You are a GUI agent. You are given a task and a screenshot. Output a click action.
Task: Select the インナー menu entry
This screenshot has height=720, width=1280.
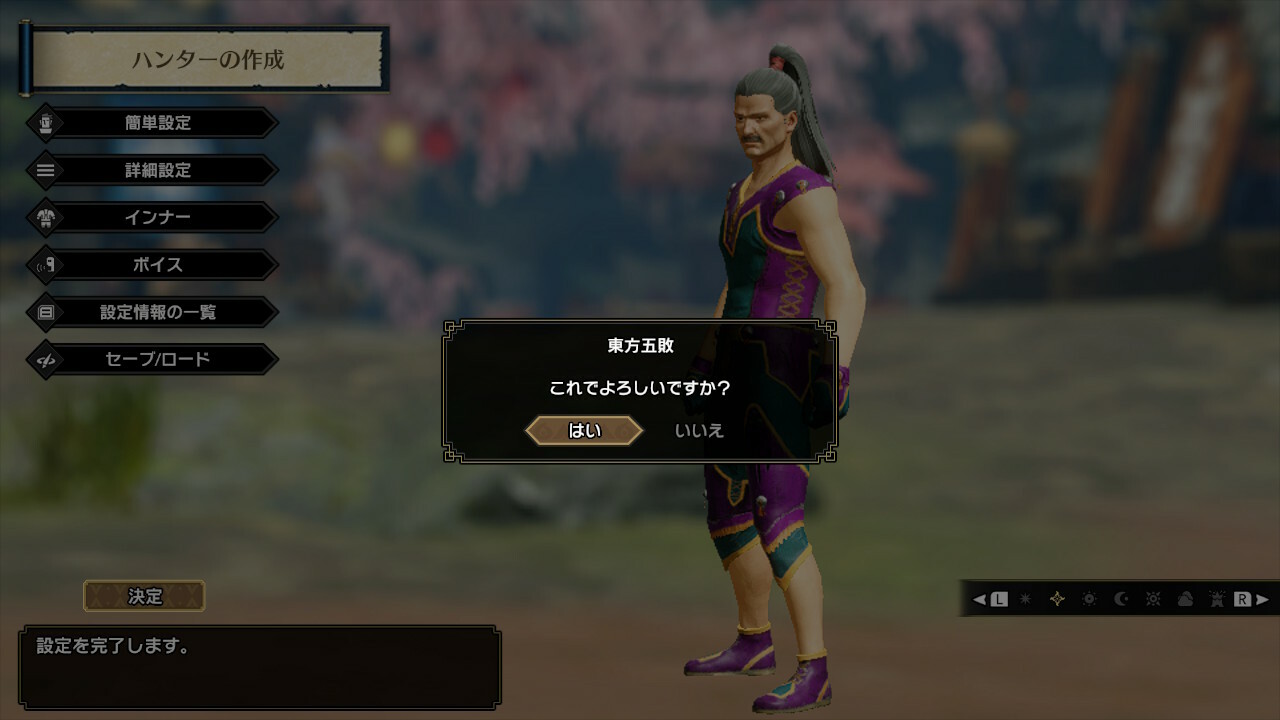(x=158, y=217)
